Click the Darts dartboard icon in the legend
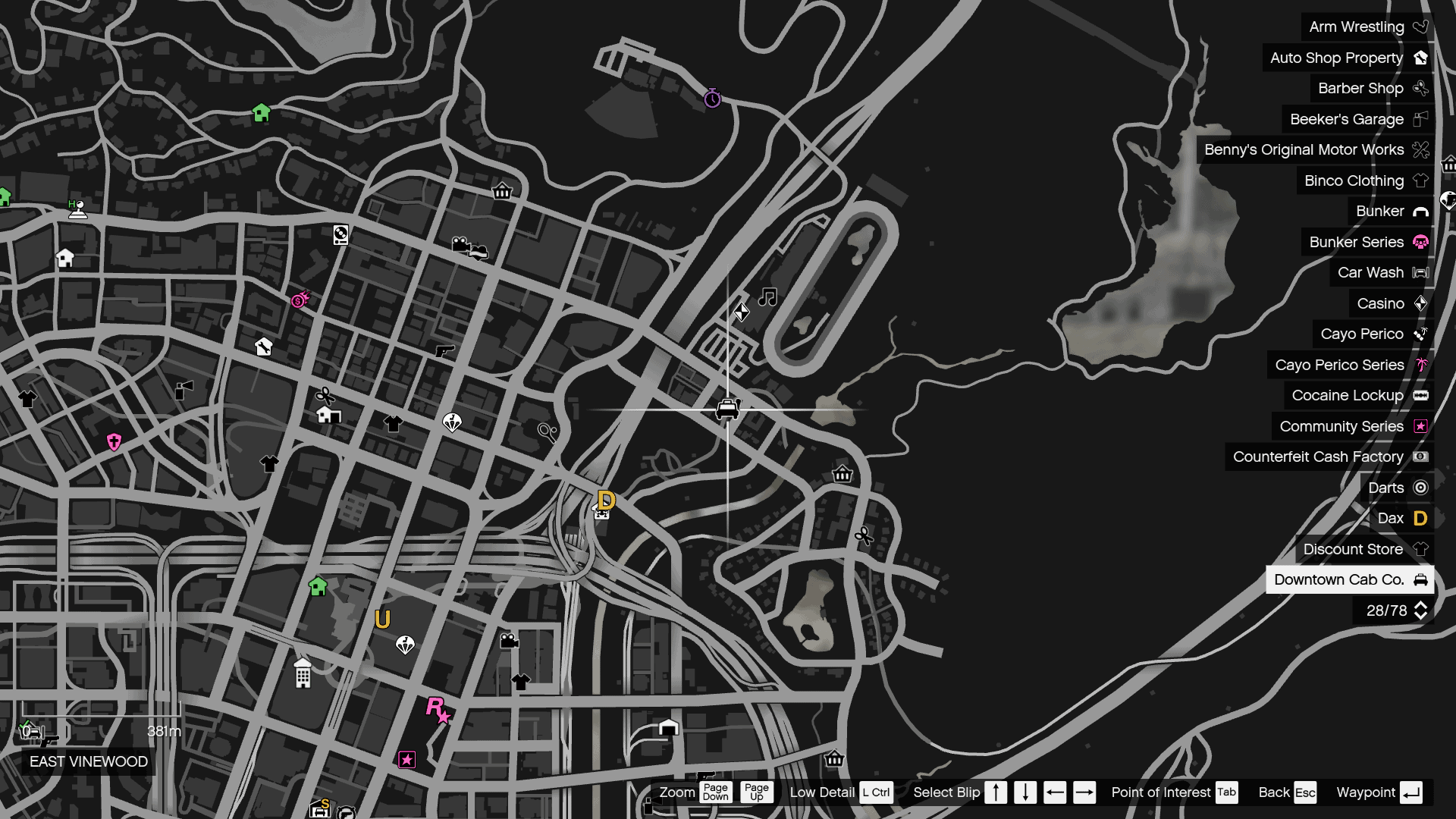The height and width of the screenshot is (819, 1456). tap(1420, 488)
